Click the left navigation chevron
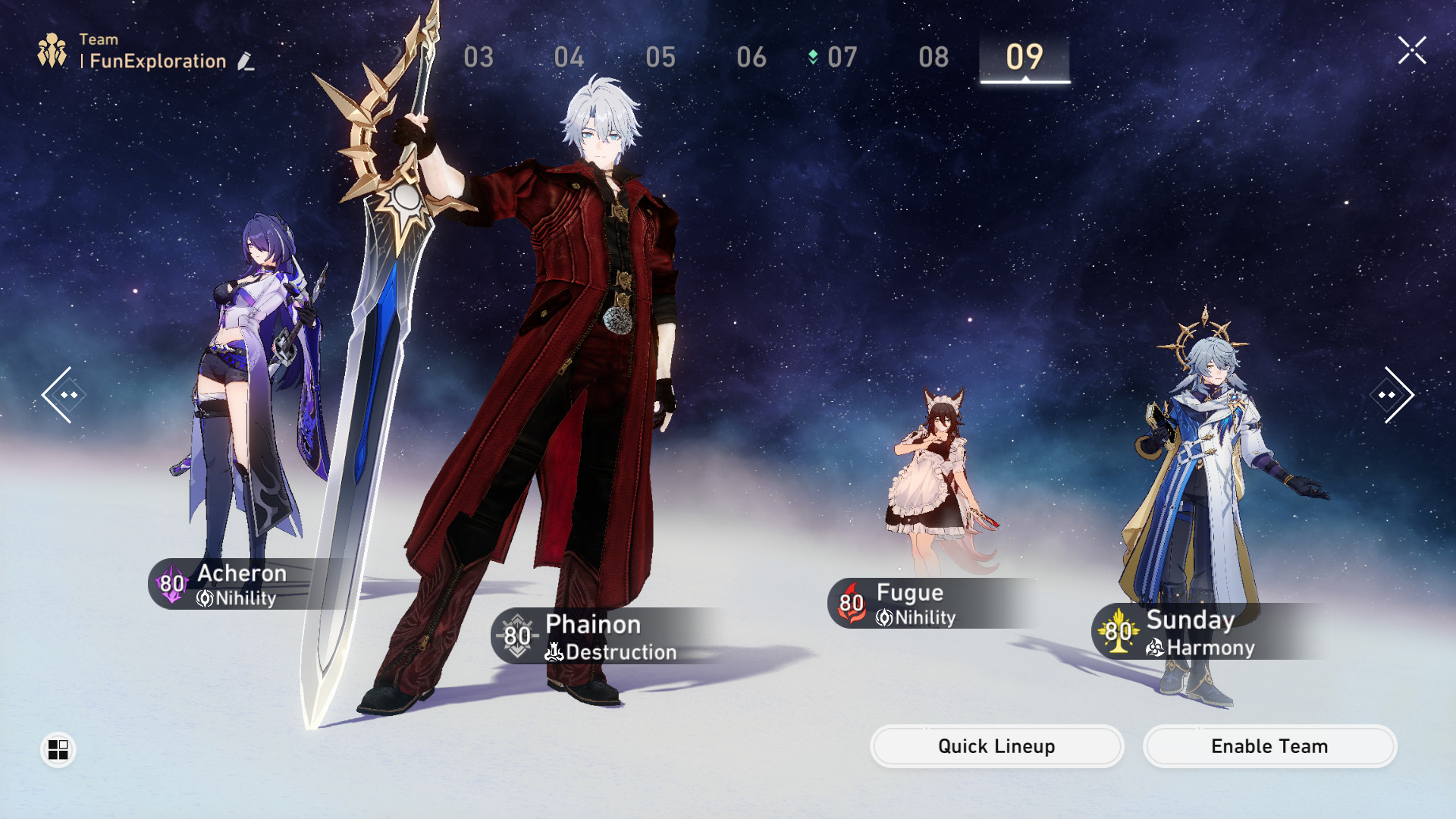This screenshot has width=1456, height=819. (65, 394)
